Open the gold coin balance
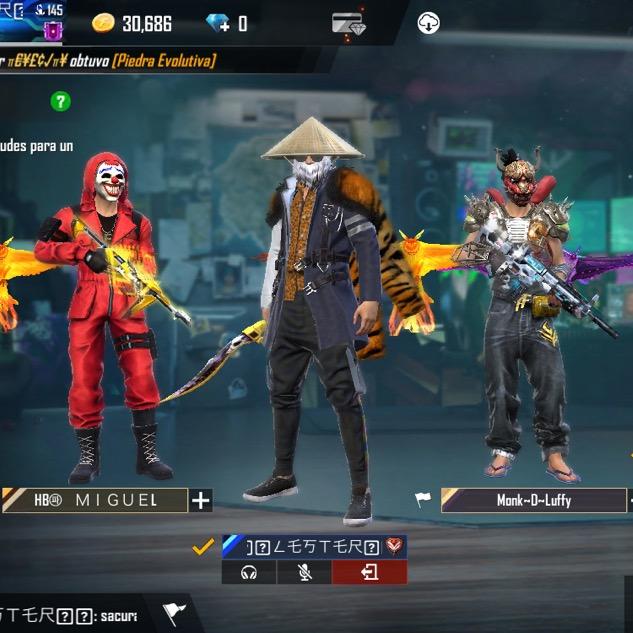633x633 pixels. tap(132, 23)
